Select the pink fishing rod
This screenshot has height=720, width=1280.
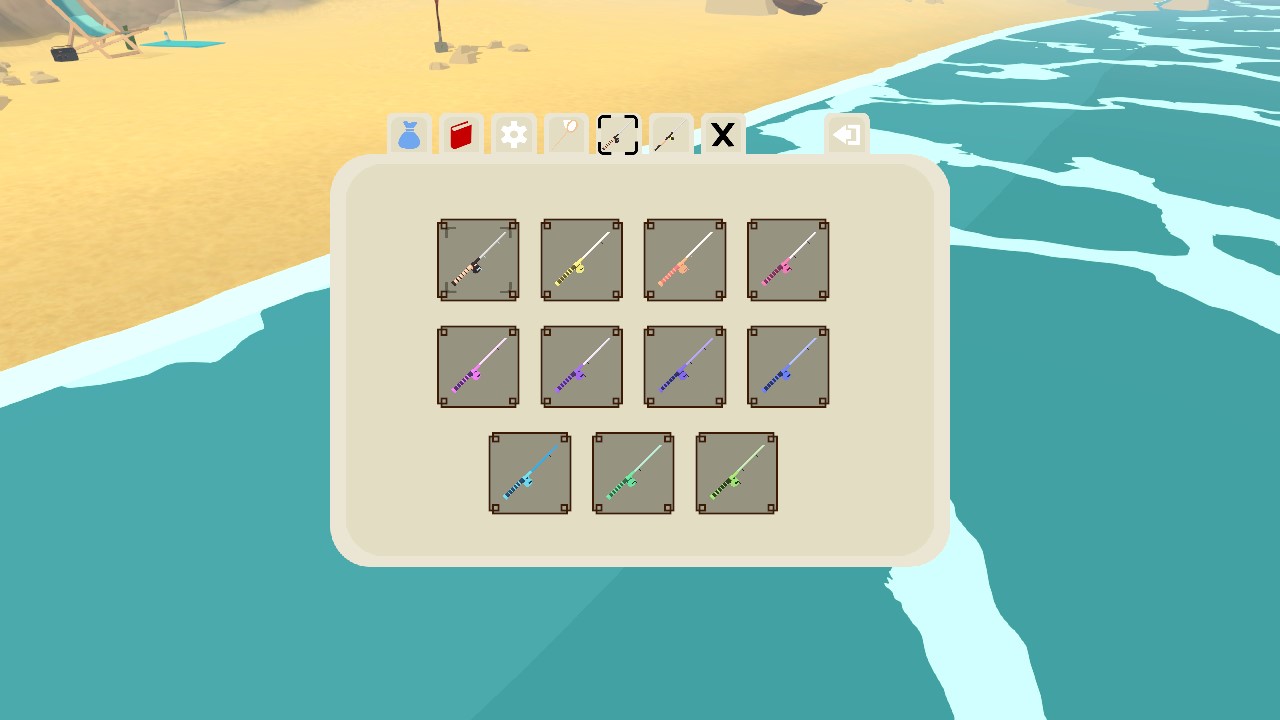788,259
